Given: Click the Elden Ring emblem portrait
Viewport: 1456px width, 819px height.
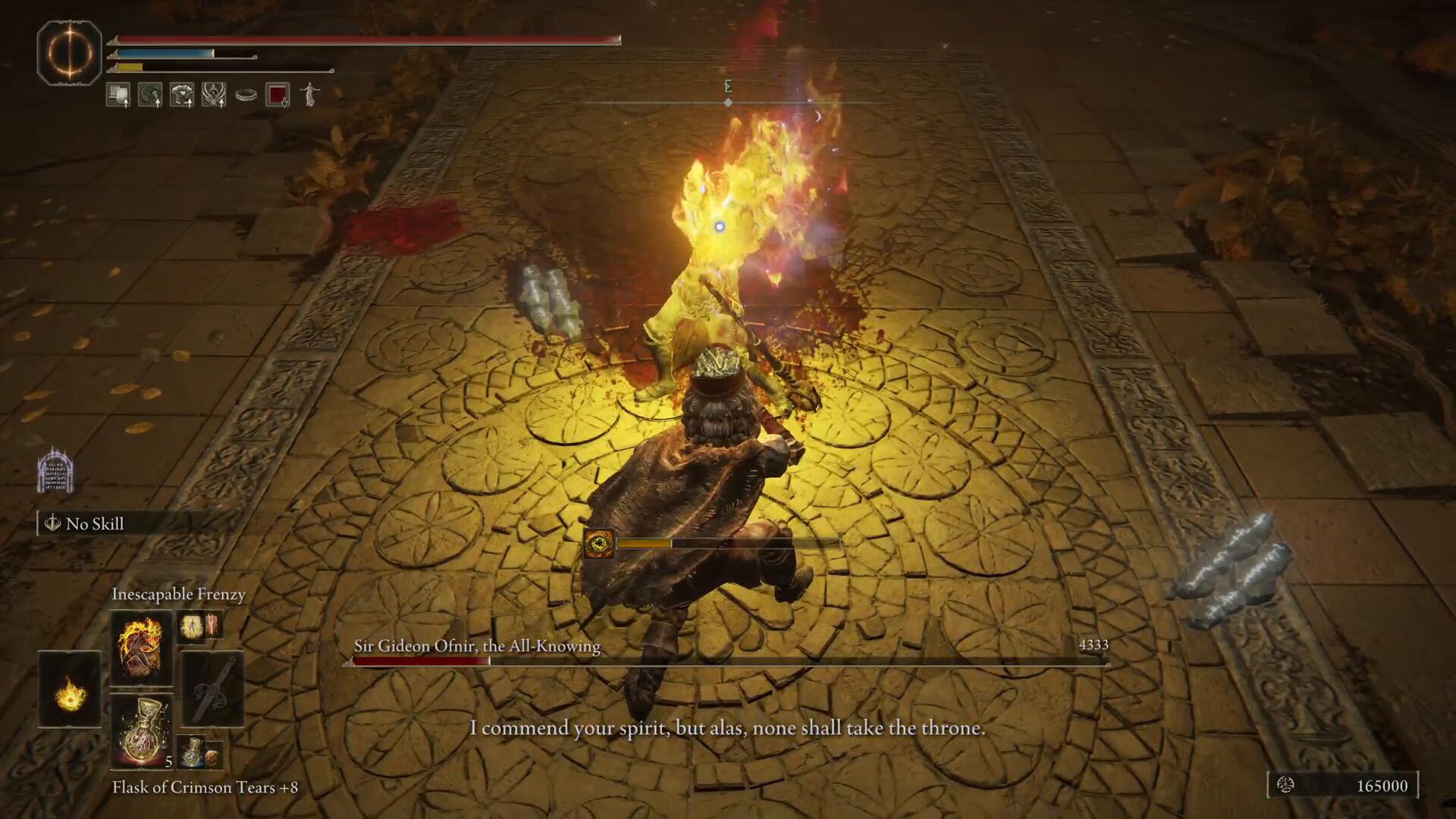Looking at the screenshot, I should point(69,52).
